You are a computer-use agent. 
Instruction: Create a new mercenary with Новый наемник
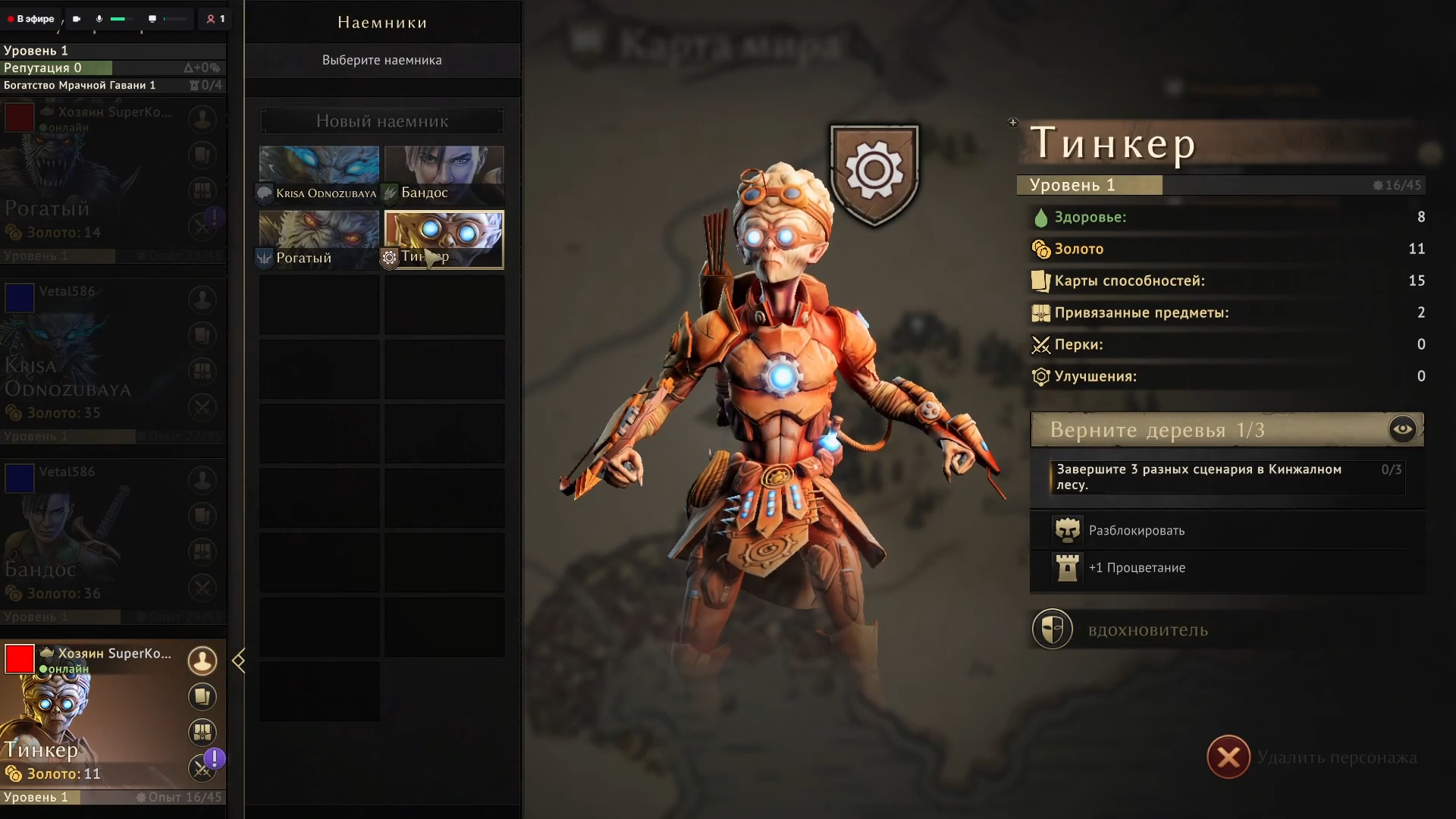pos(381,121)
